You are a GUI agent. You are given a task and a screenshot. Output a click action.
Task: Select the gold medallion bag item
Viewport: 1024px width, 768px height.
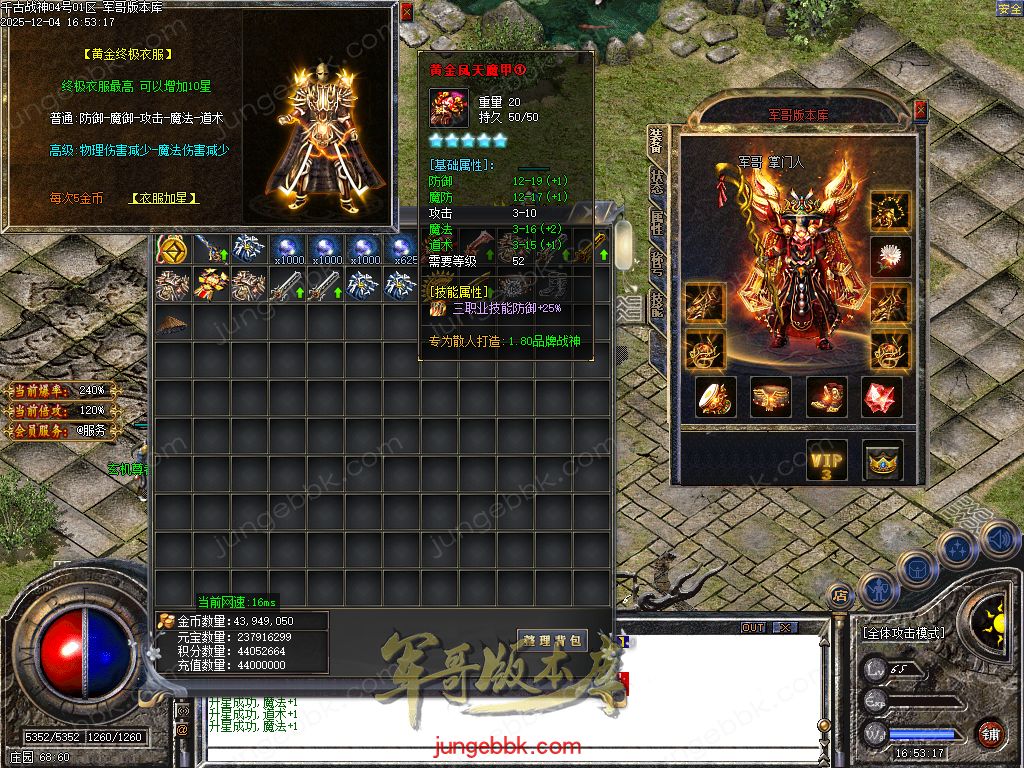[173, 249]
